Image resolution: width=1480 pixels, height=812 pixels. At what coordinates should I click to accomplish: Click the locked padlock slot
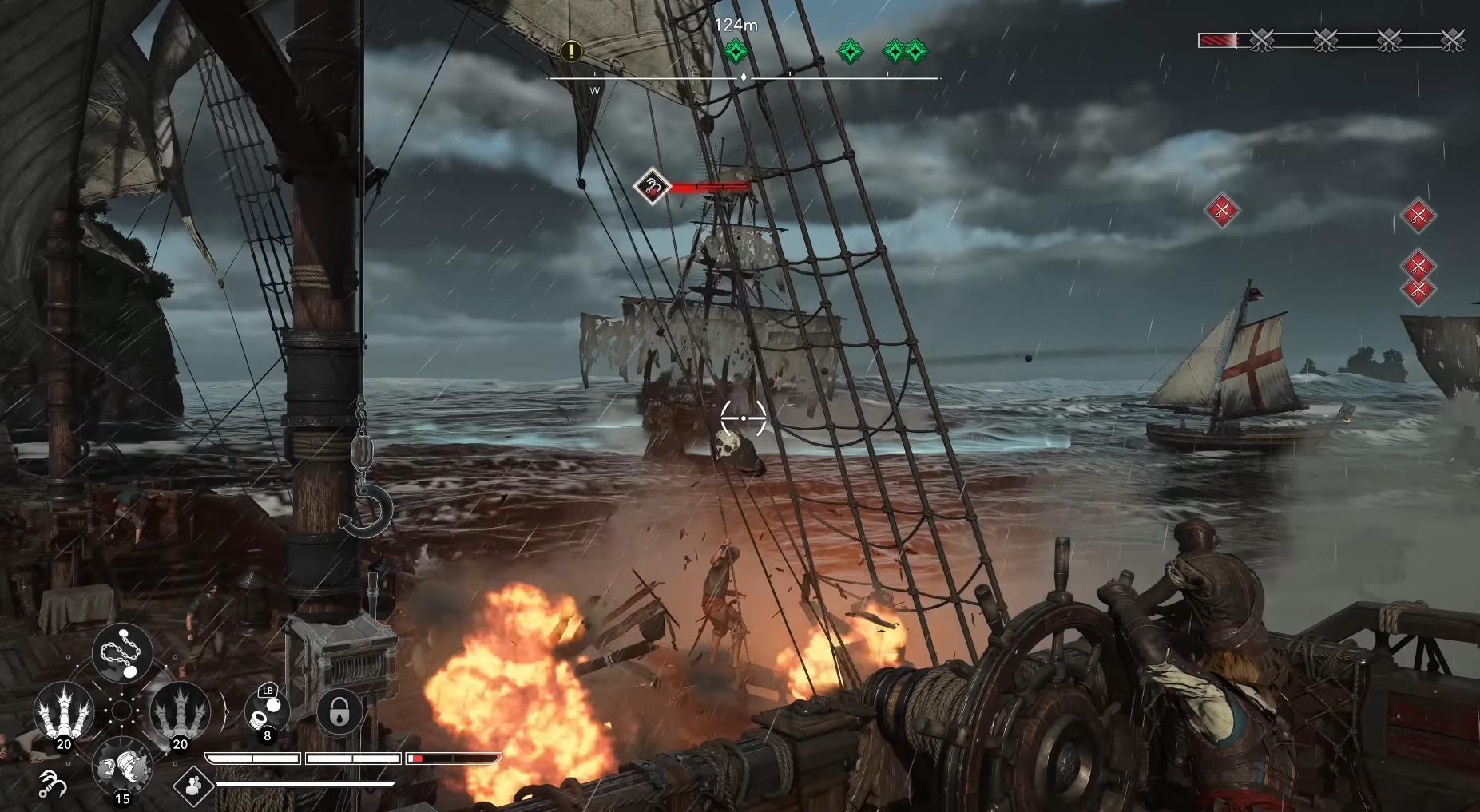339,711
